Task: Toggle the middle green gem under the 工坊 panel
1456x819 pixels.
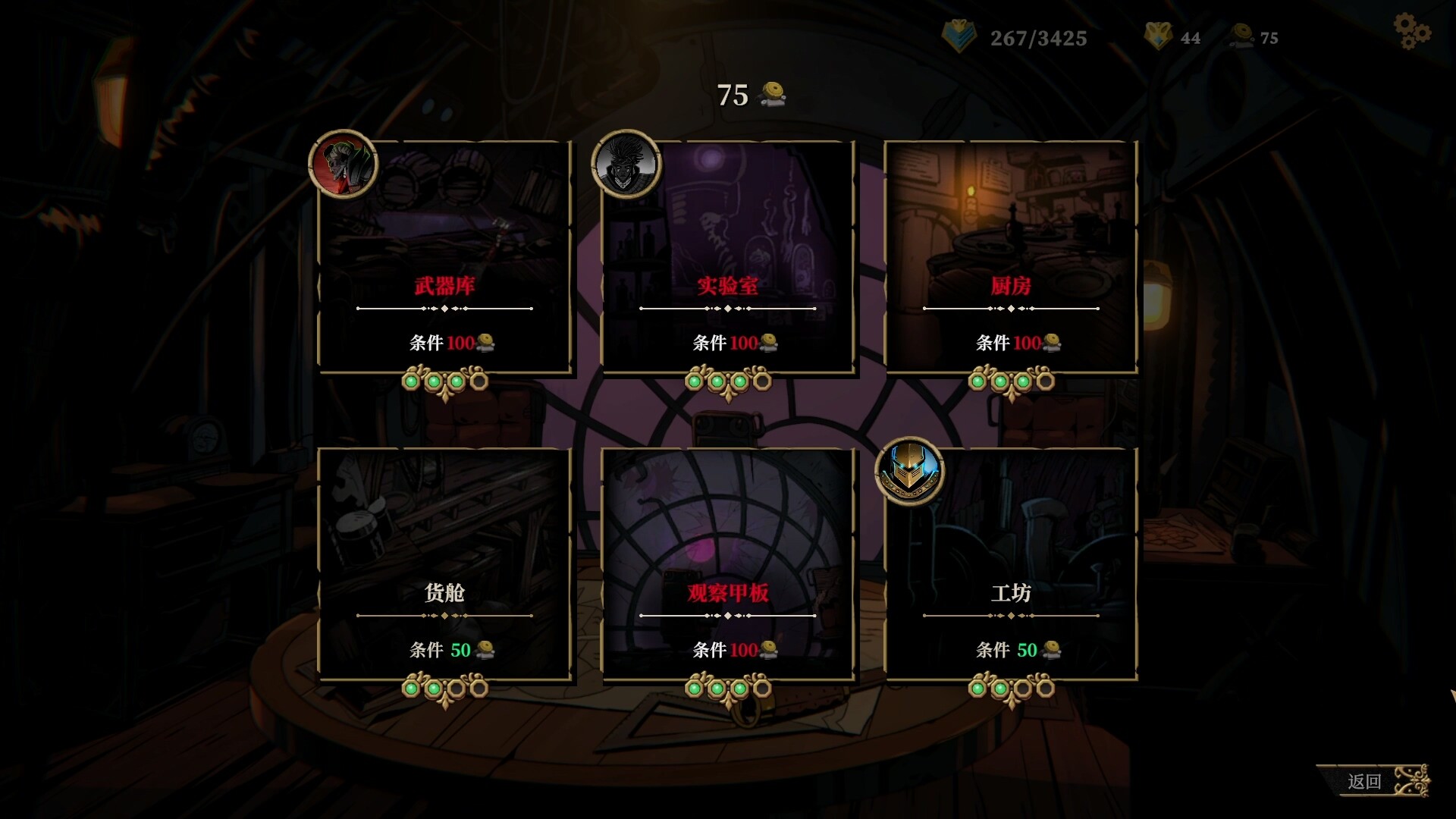Action: (x=999, y=688)
